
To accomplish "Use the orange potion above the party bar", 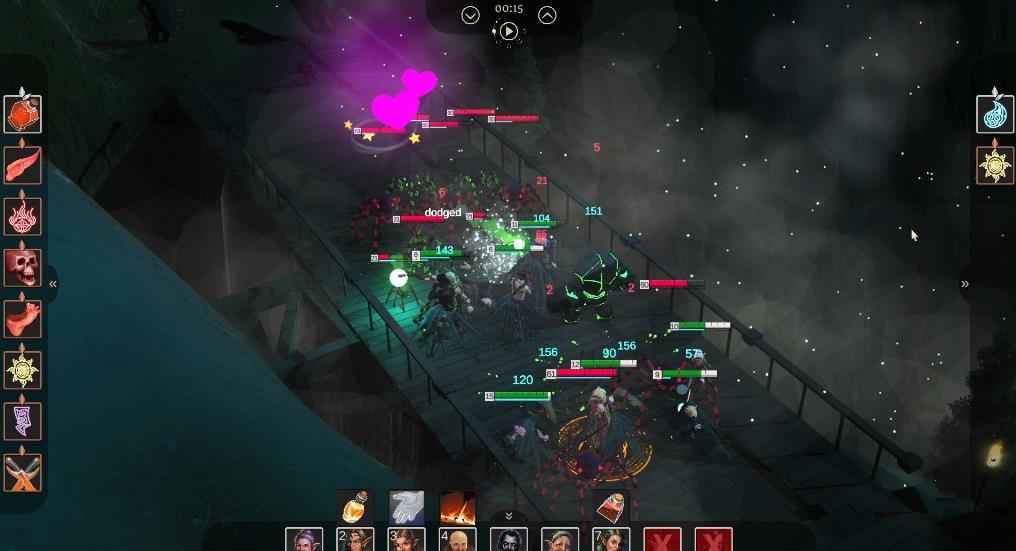I will 355,507.
